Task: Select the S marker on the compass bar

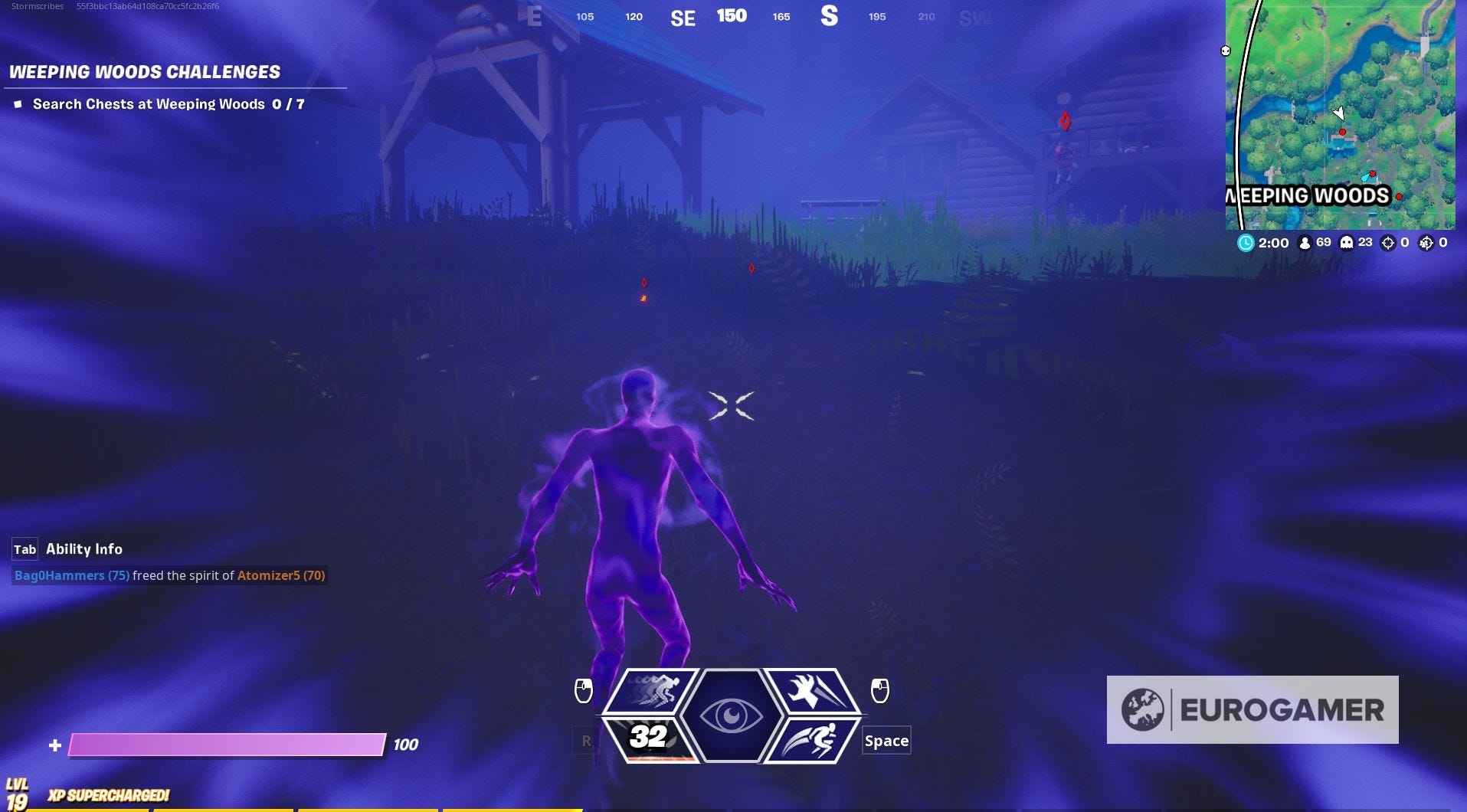Action: pos(830,17)
